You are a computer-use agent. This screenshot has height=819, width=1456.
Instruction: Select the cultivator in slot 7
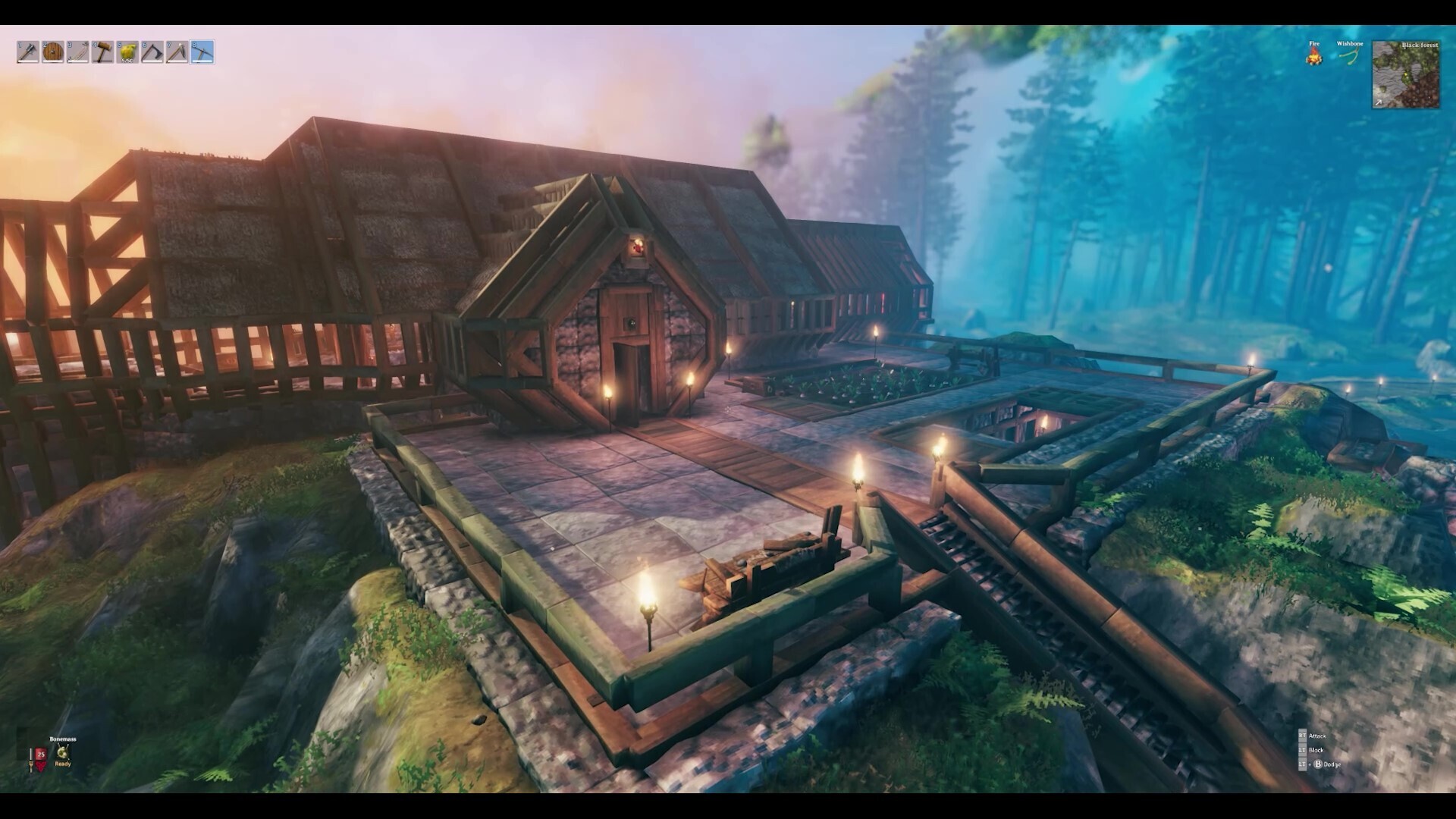tap(177, 52)
